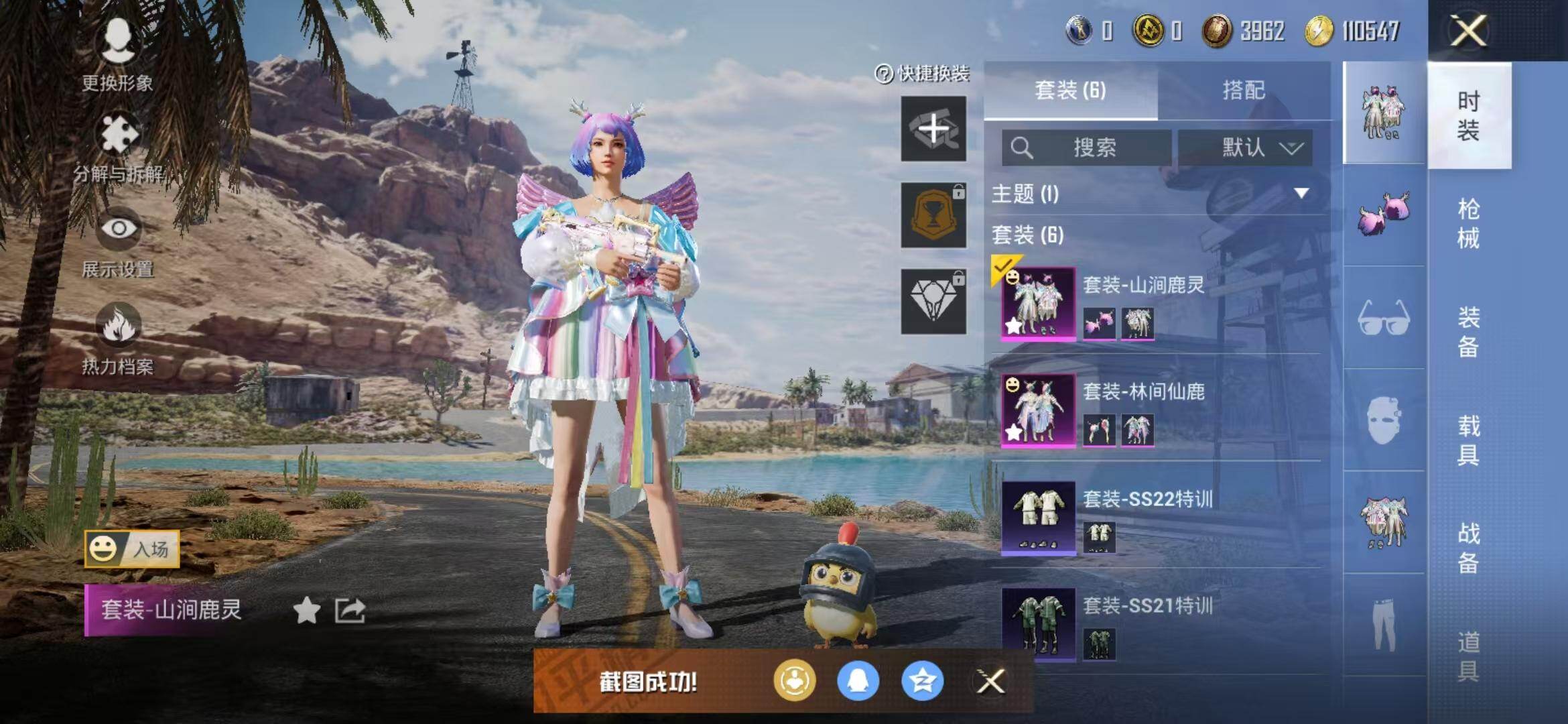Open 更换形象 (change appearance)
This screenshot has width=1568, height=724.
[118, 54]
